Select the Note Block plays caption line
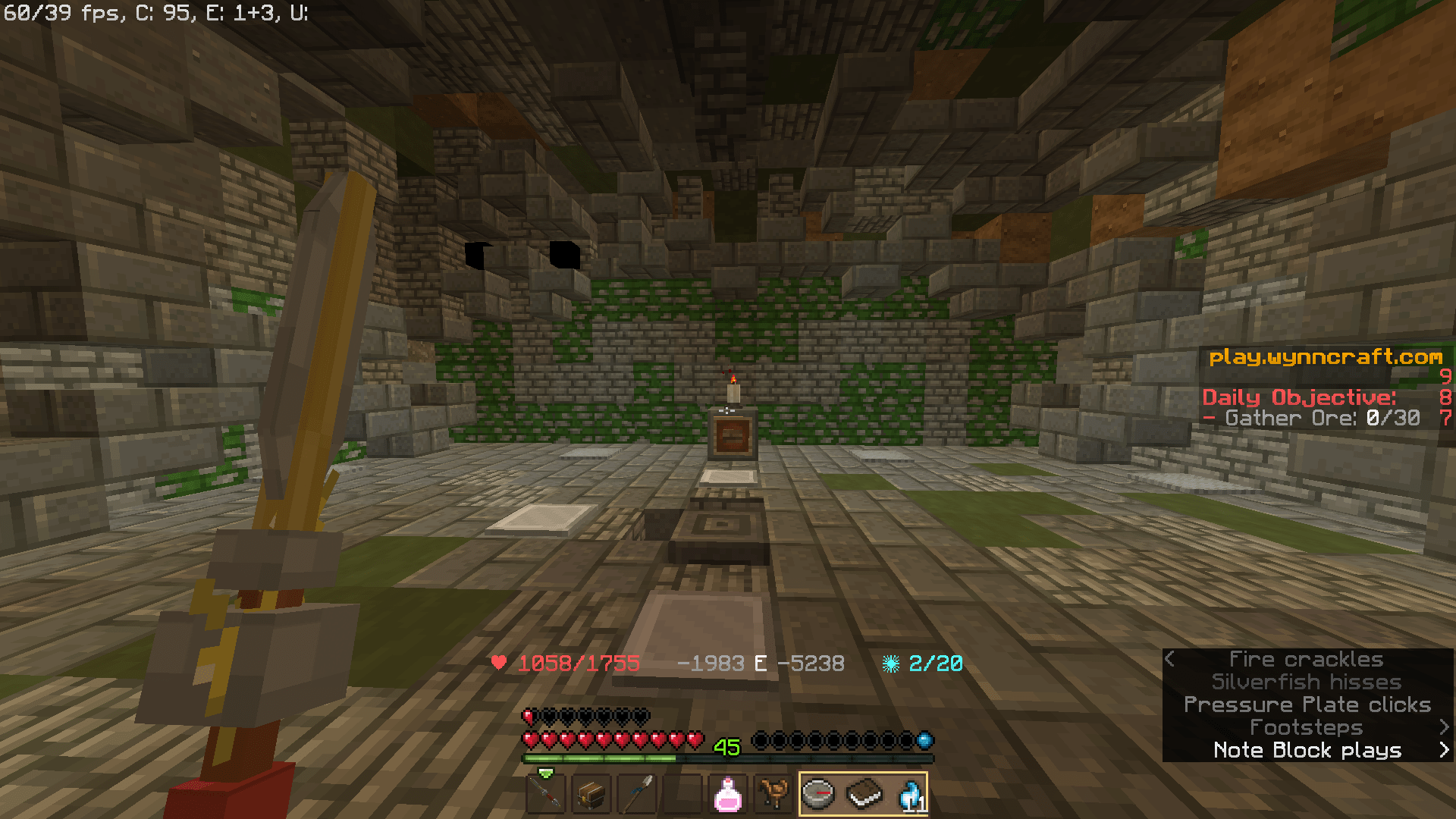This screenshot has height=819, width=1456. (x=1307, y=750)
